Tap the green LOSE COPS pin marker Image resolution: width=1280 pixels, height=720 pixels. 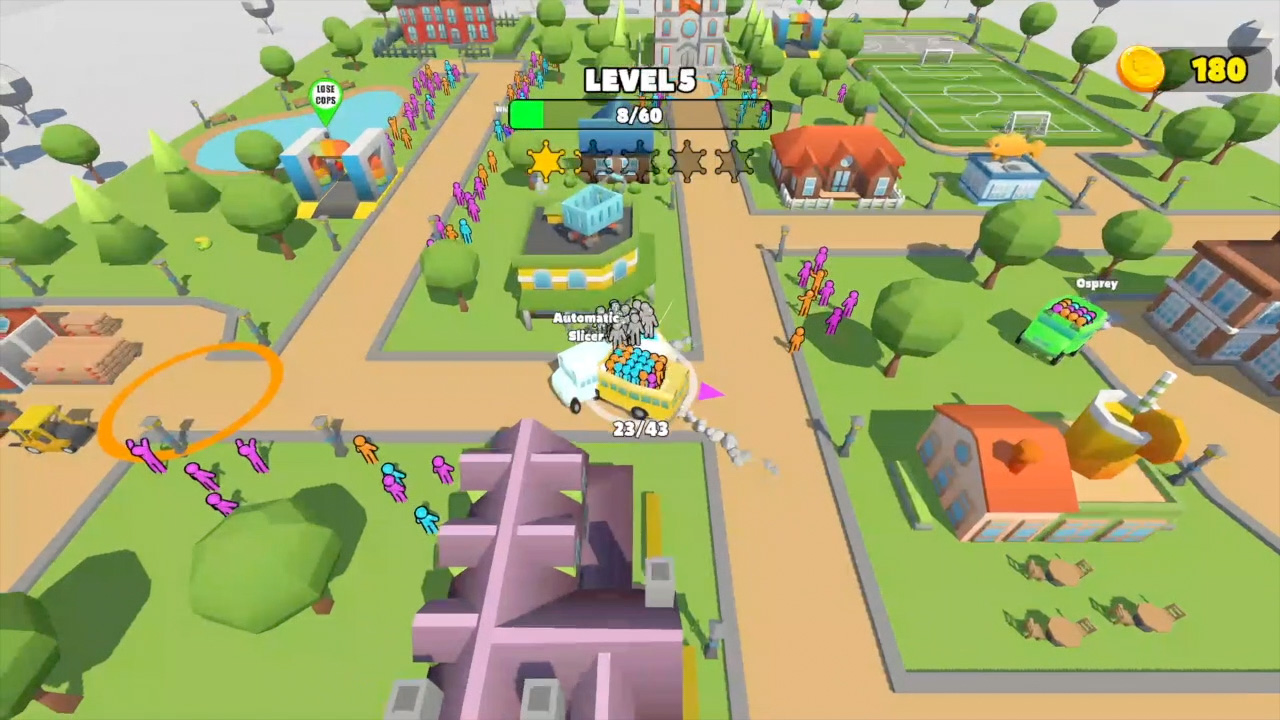pyautogui.click(x=326, y=95)
